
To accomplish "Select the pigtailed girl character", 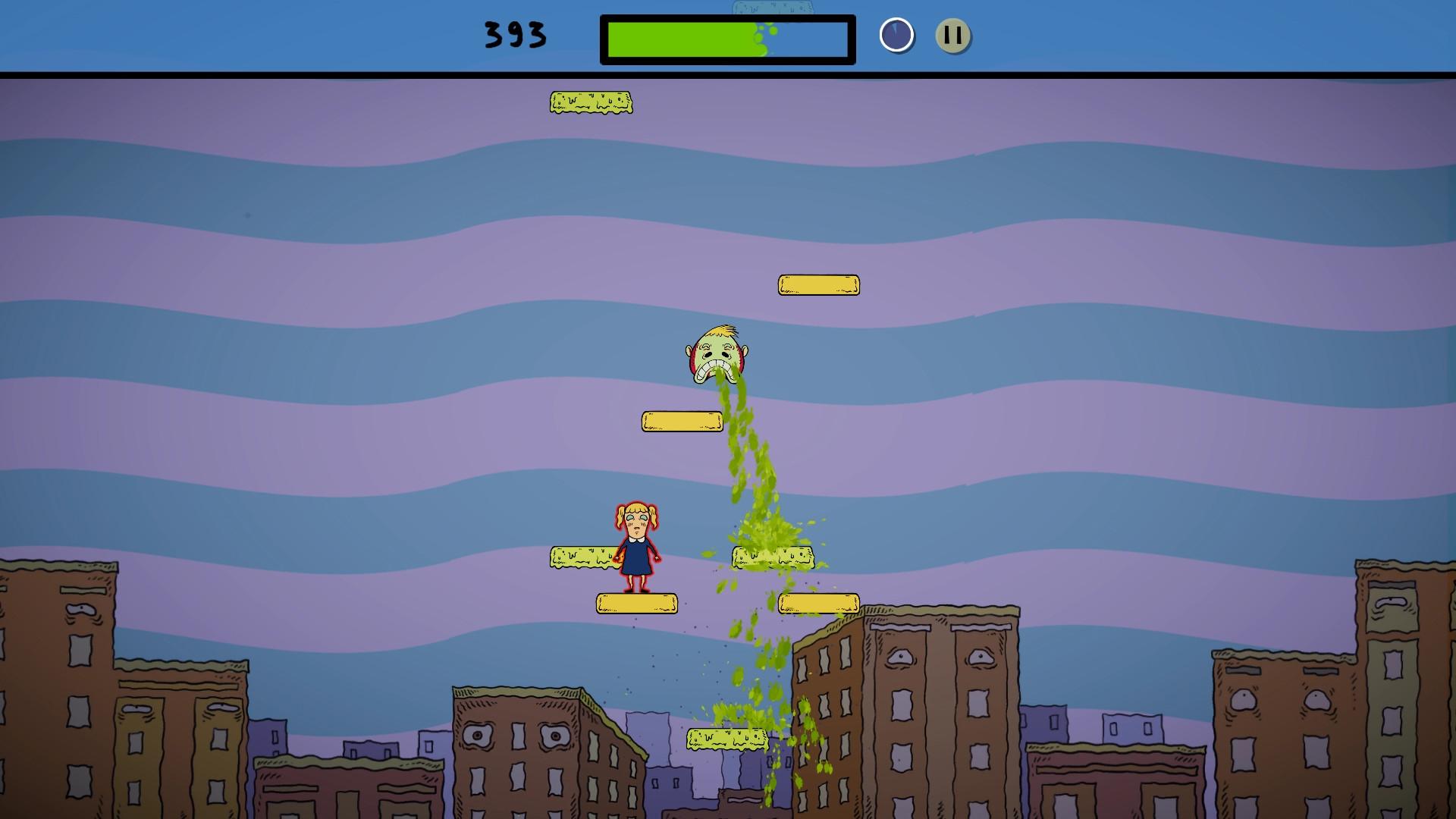I will [637, 546].
